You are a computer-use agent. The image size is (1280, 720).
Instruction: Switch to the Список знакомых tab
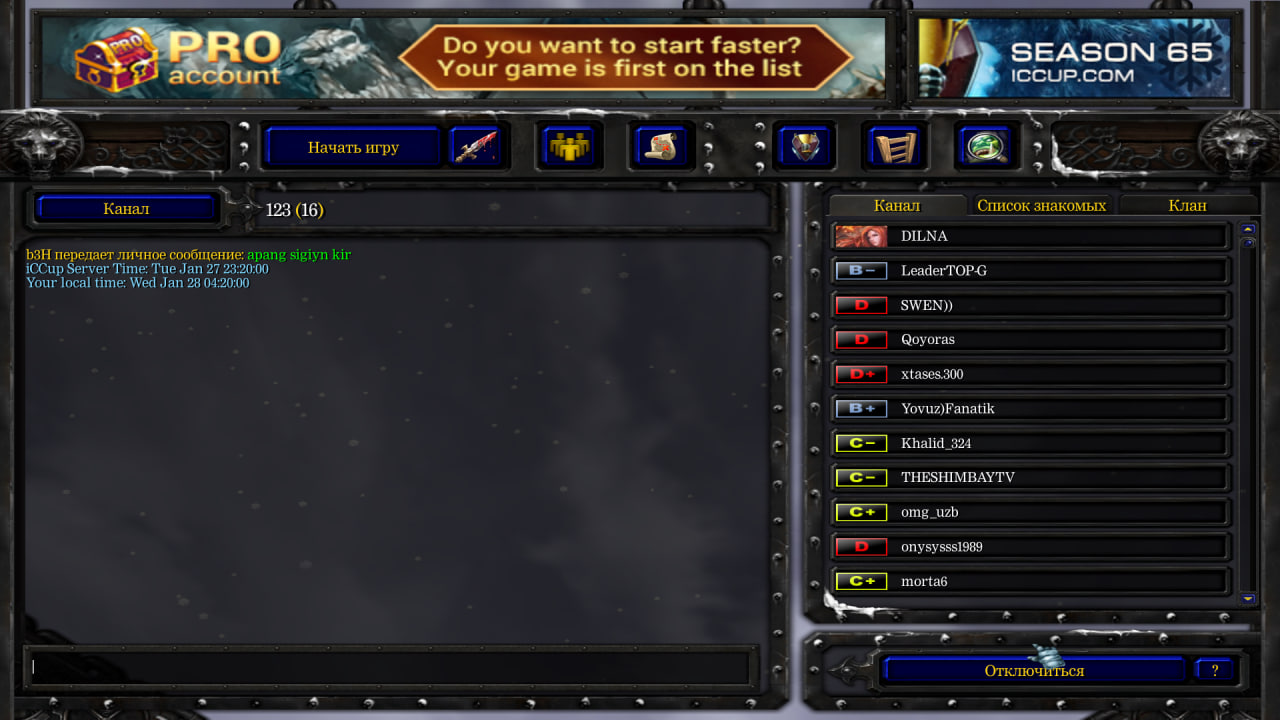pyautogui.click(x=1041, y=205)
